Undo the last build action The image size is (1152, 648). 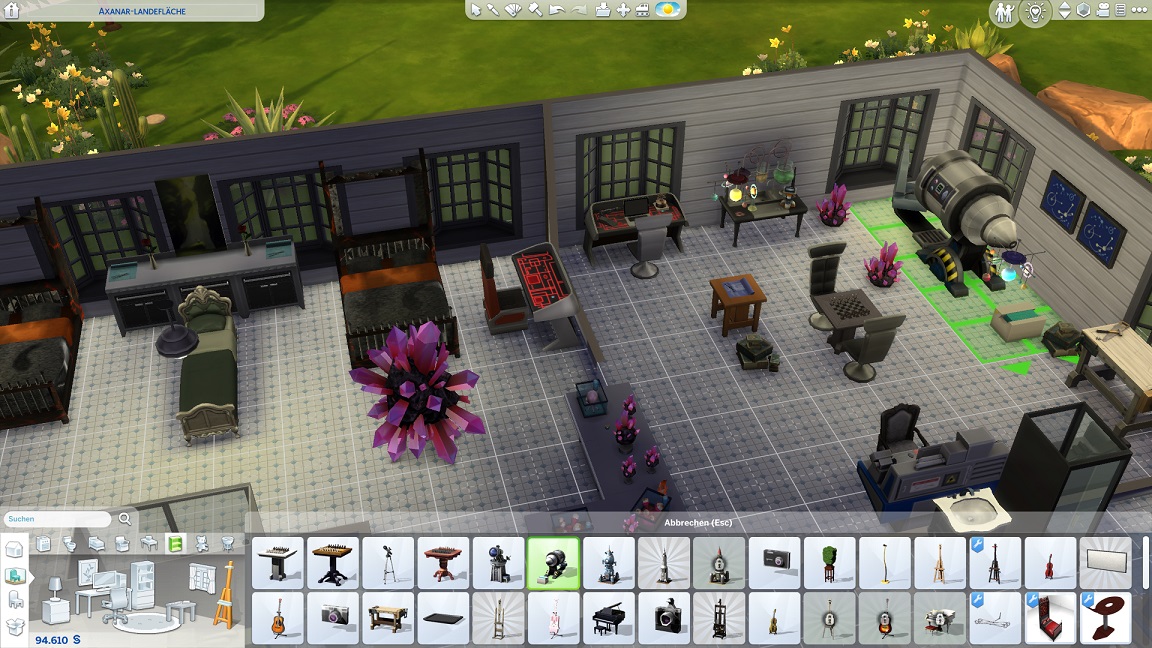[x=558, y=10]
